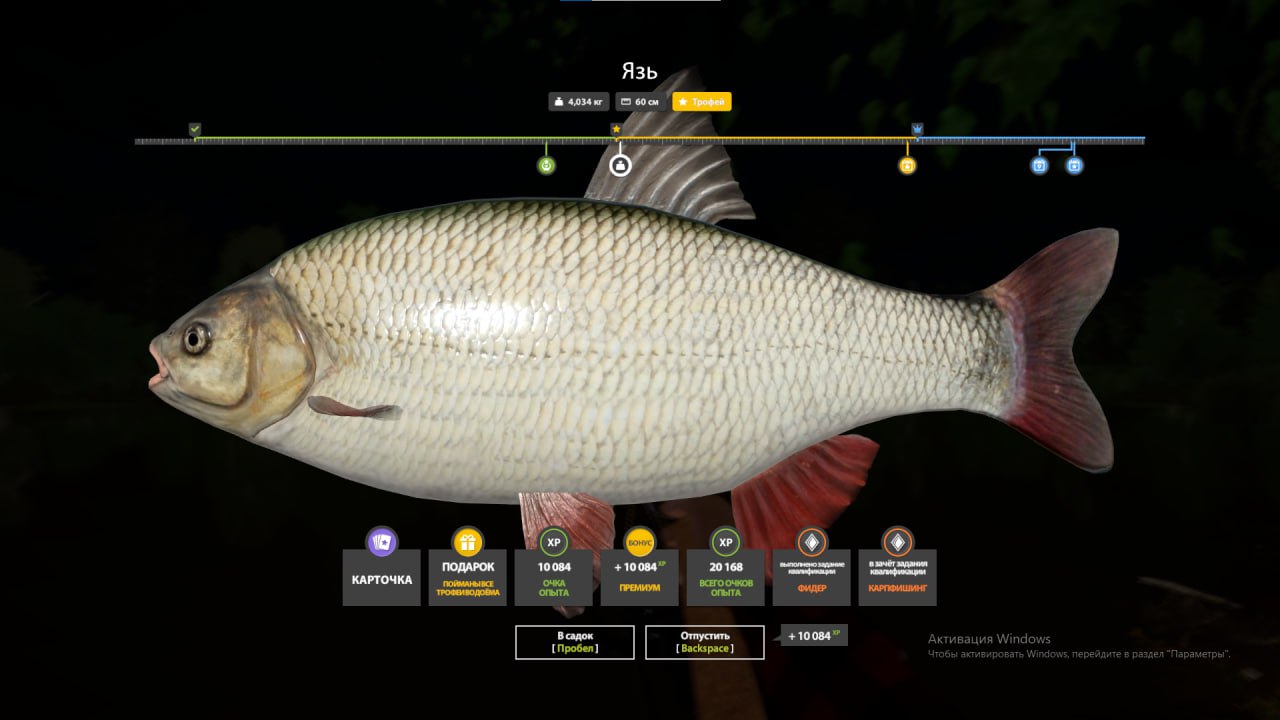The image size is (1280, 720).
Task: Click the white weight marker on the scale
Action: (x=620, y=165)
